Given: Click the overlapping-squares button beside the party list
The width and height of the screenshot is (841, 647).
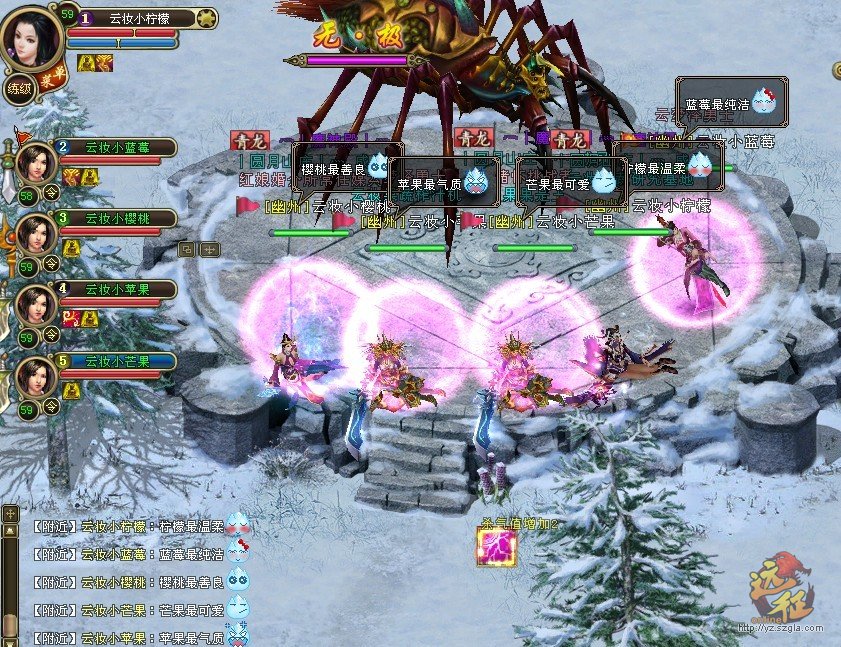Looking at the screenshot, I should pos(187,249).
